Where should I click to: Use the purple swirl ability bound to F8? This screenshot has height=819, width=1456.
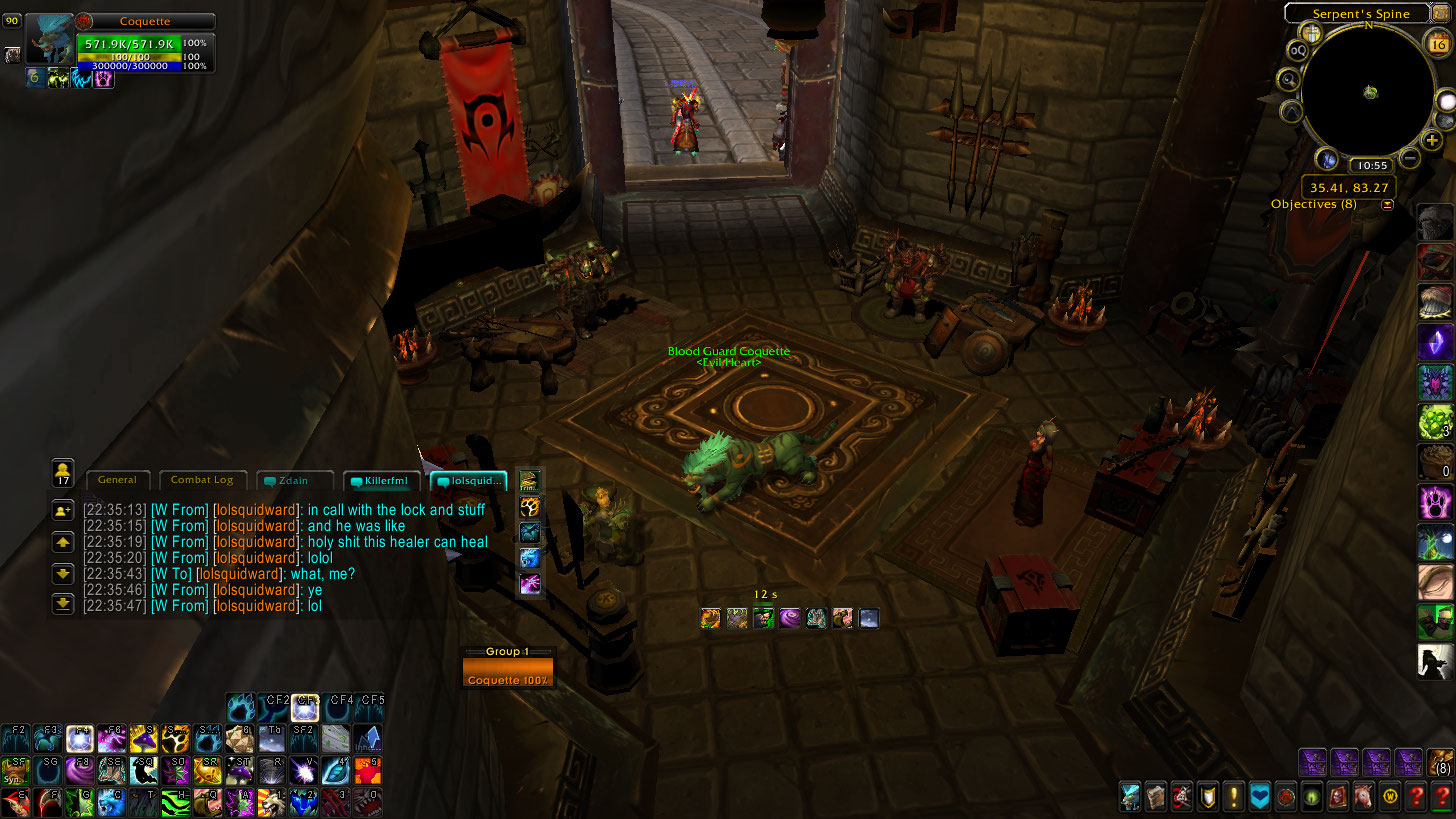click(x=80, y=770)
